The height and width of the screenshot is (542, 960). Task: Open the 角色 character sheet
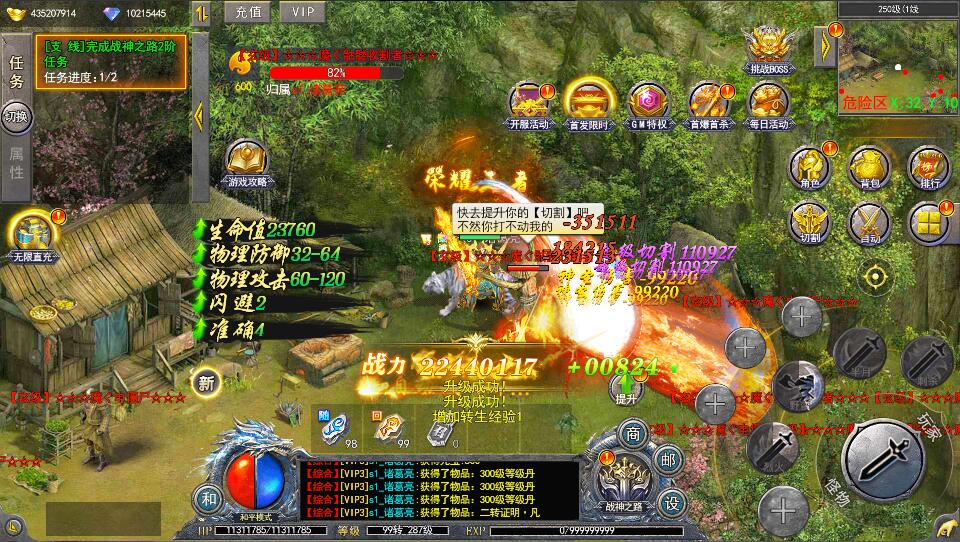[810, 167]
